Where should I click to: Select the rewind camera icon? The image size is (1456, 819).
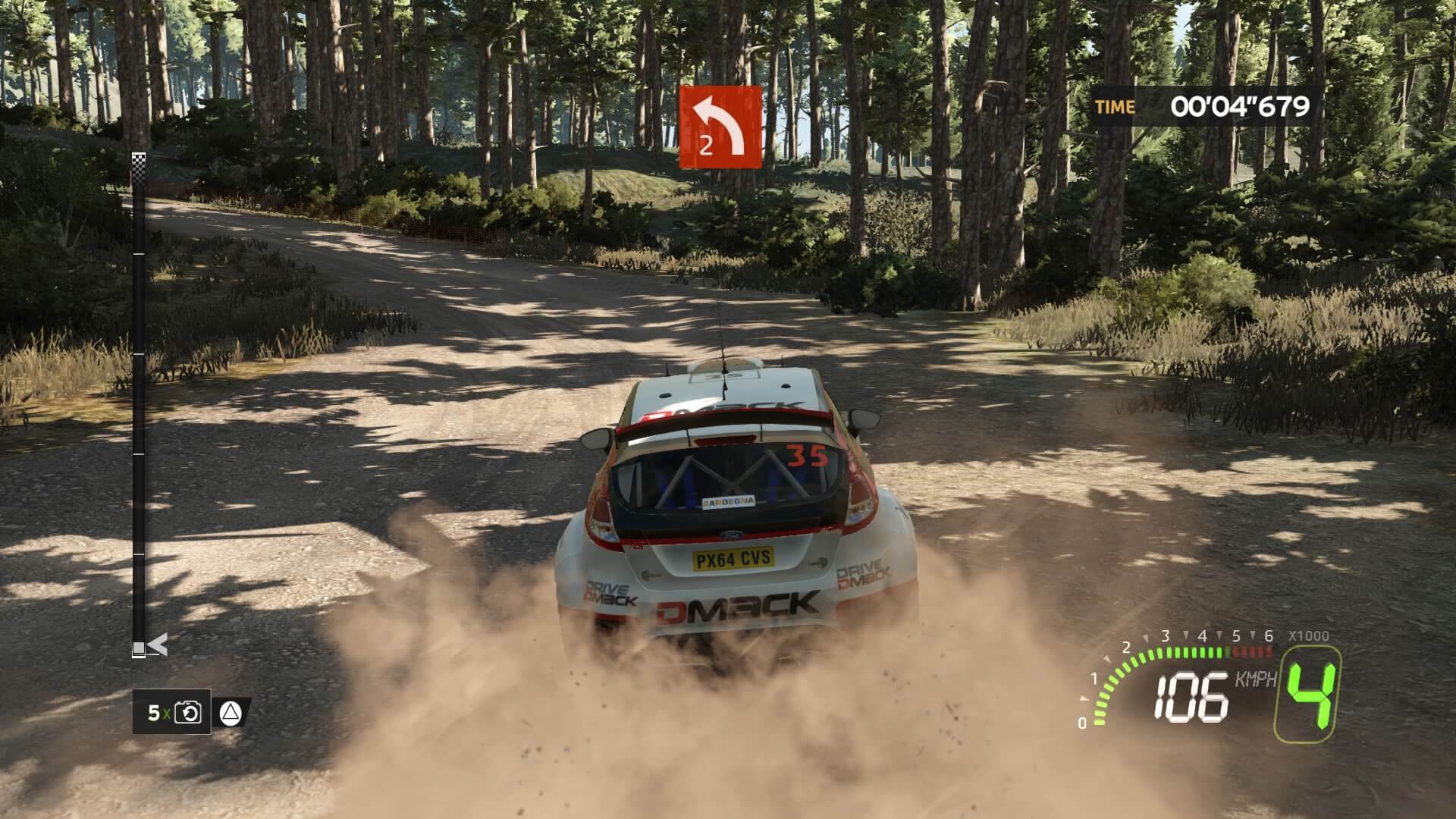187,713
